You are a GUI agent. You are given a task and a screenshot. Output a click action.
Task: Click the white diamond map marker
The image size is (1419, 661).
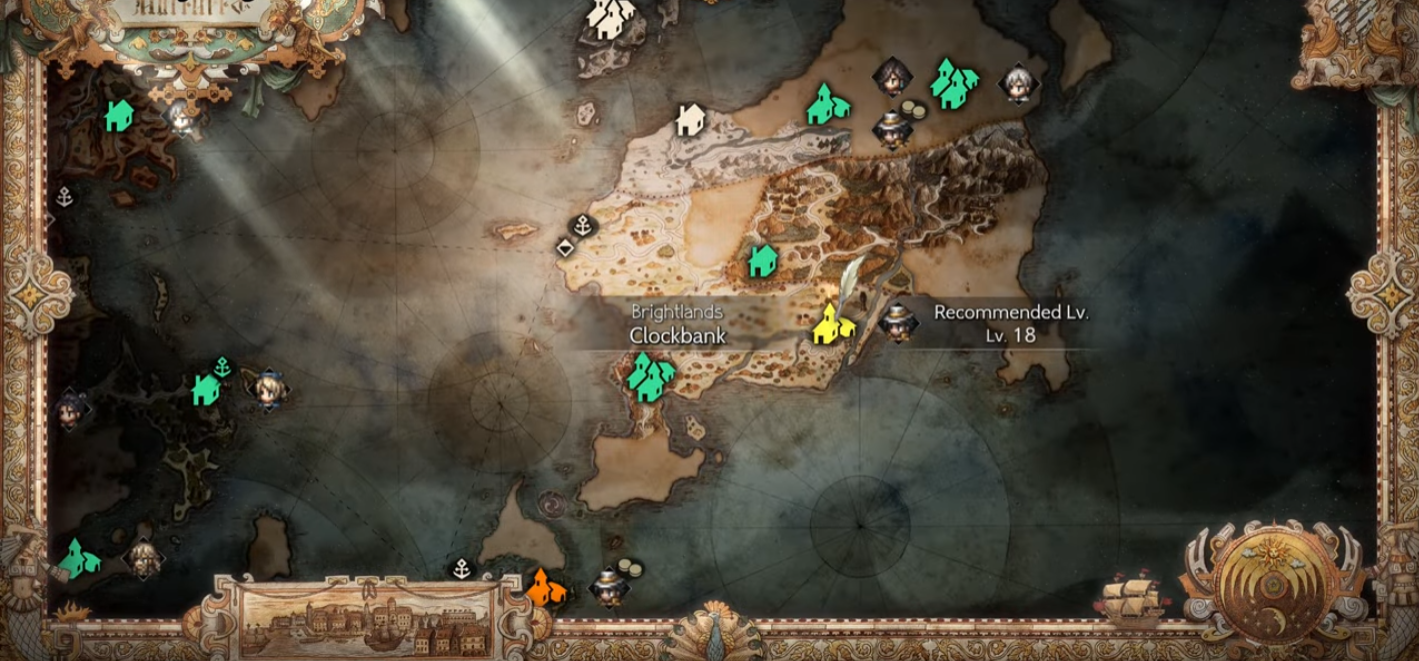click(565, 247)
